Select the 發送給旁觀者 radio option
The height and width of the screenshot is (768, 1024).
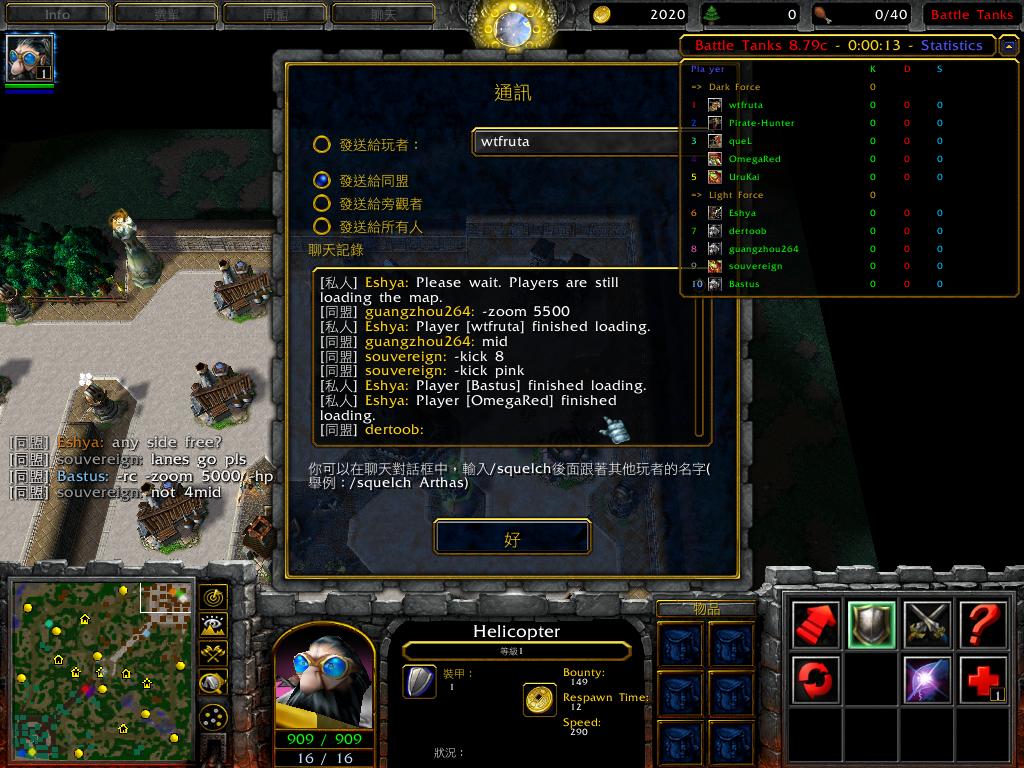click(x=322, y=203)
